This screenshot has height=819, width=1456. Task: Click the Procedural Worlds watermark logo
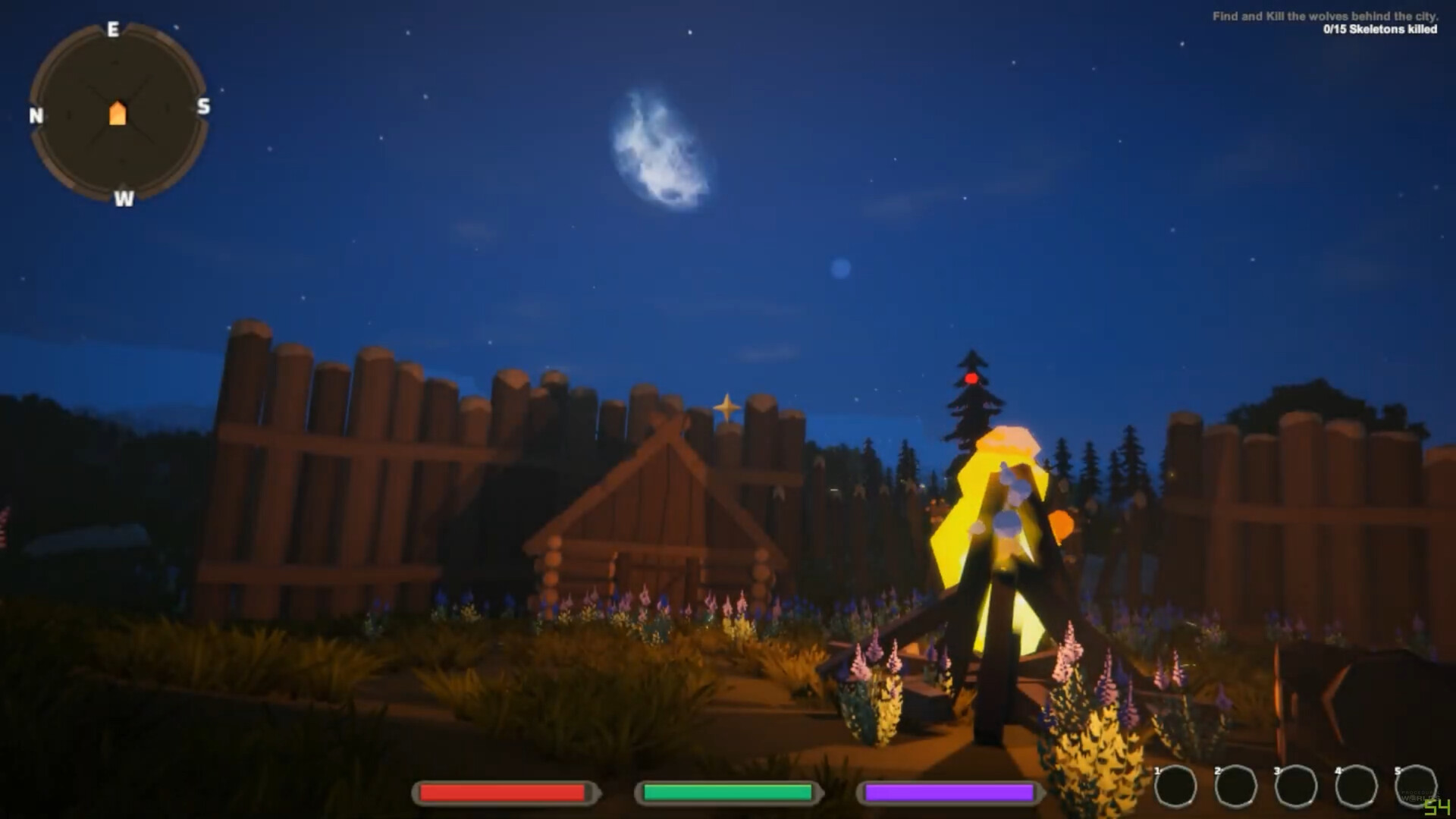click(x=1420, y=797)
